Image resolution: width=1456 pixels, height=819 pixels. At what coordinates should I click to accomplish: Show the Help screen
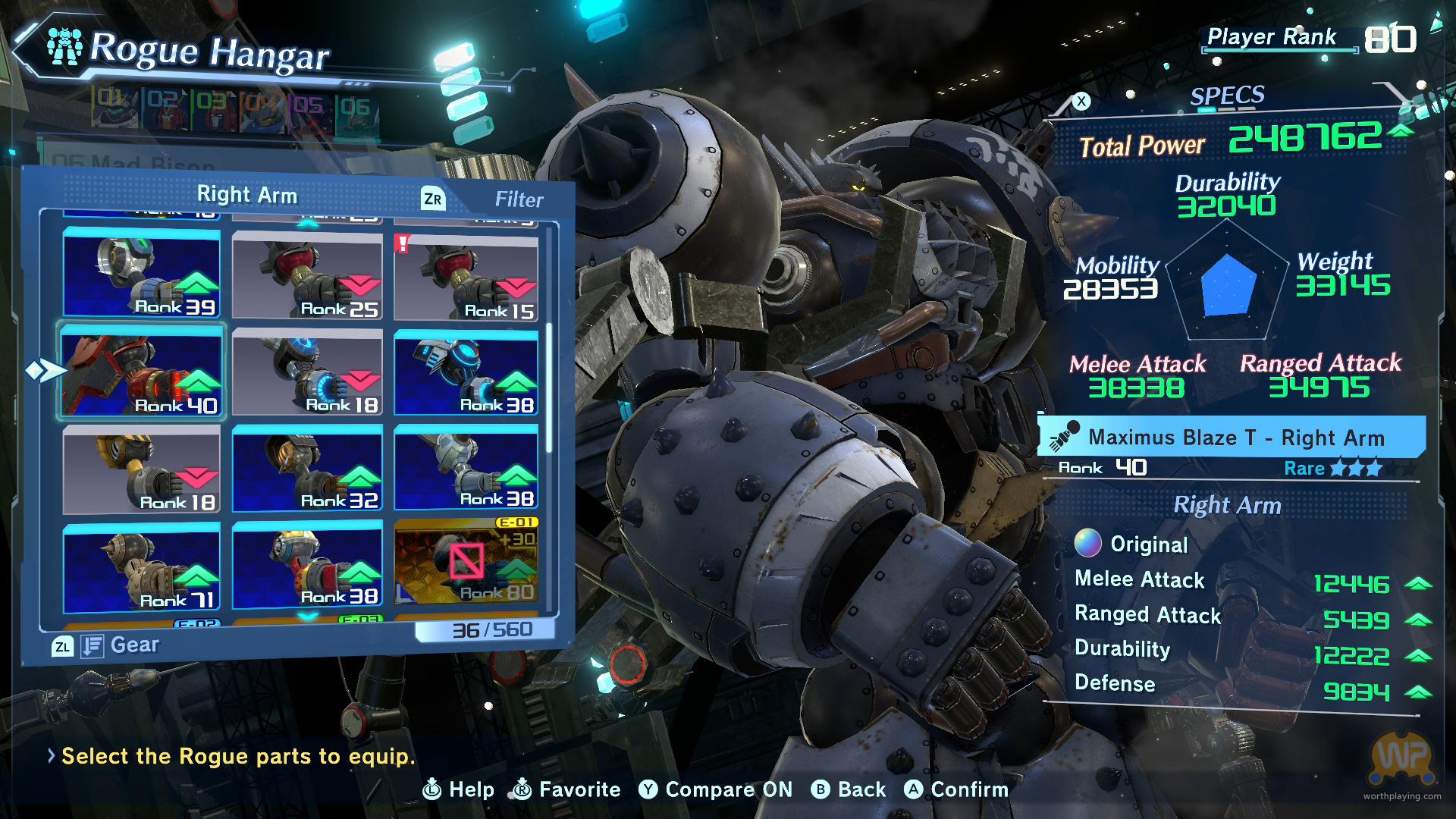(458, 789)
